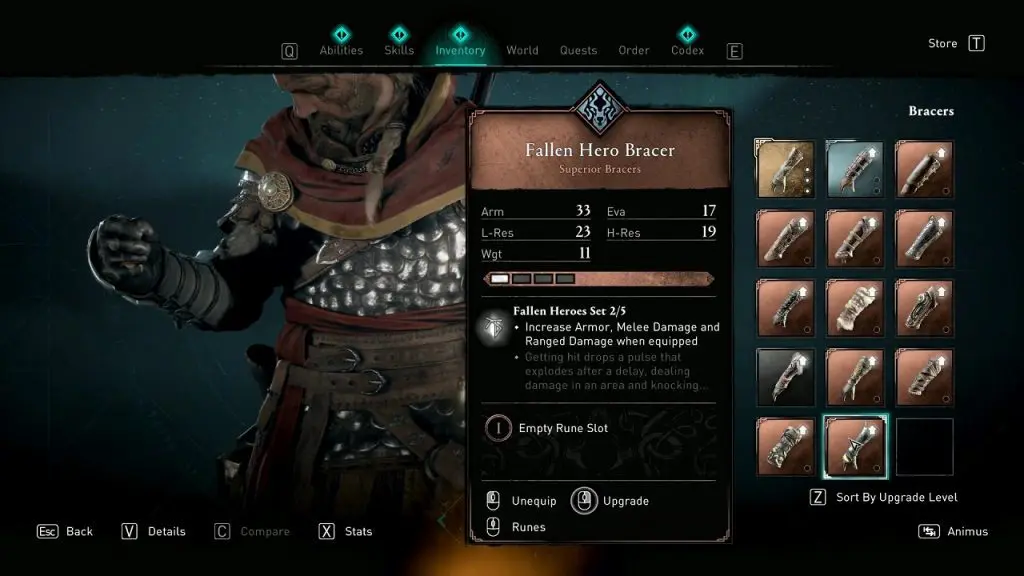
Task: Select the Inventory tab
Action: click(x=460, y=50)
